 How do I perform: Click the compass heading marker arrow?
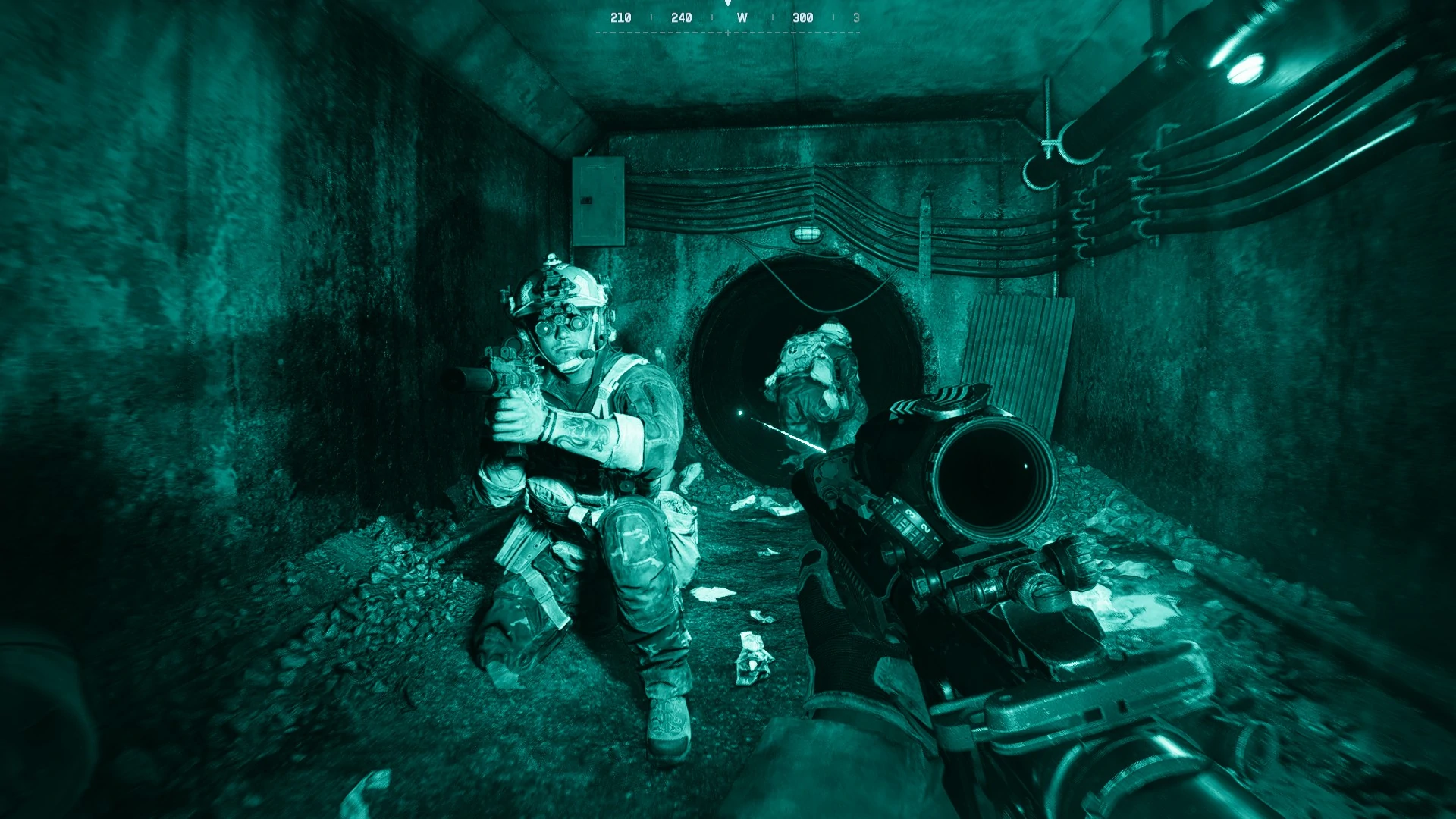(728, 5)
